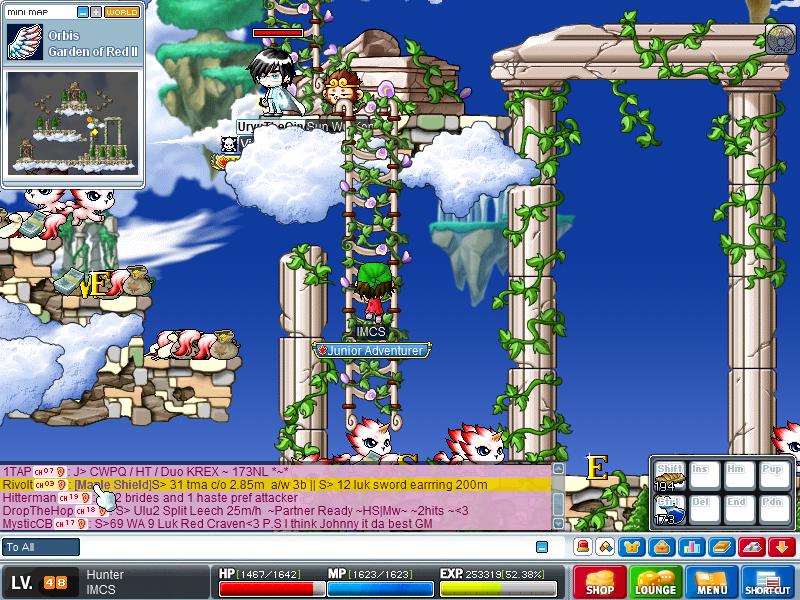Use the Ctrl quickslot blue potion
This screenshot has height=600, width=800.
[x=669, y=510]
